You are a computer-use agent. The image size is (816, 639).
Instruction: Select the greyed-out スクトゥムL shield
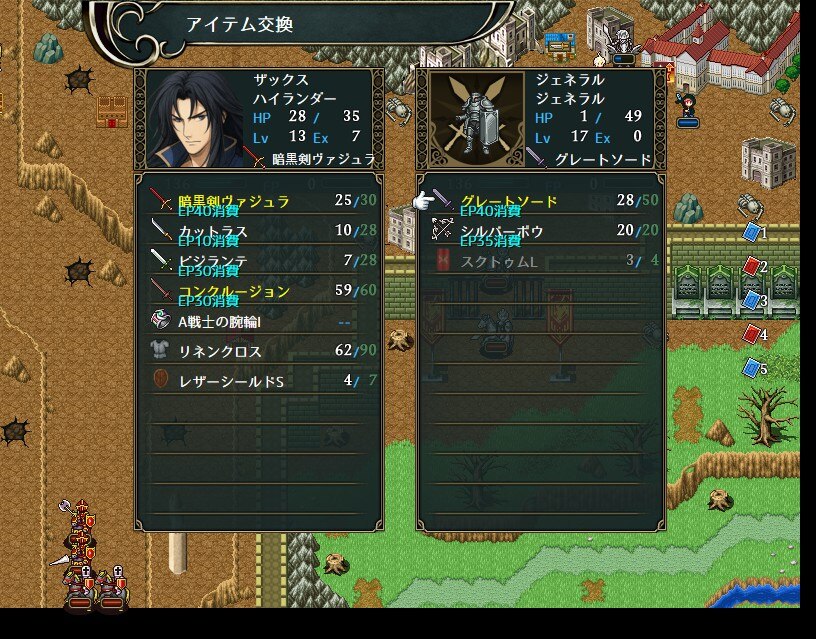coord(498,261)
